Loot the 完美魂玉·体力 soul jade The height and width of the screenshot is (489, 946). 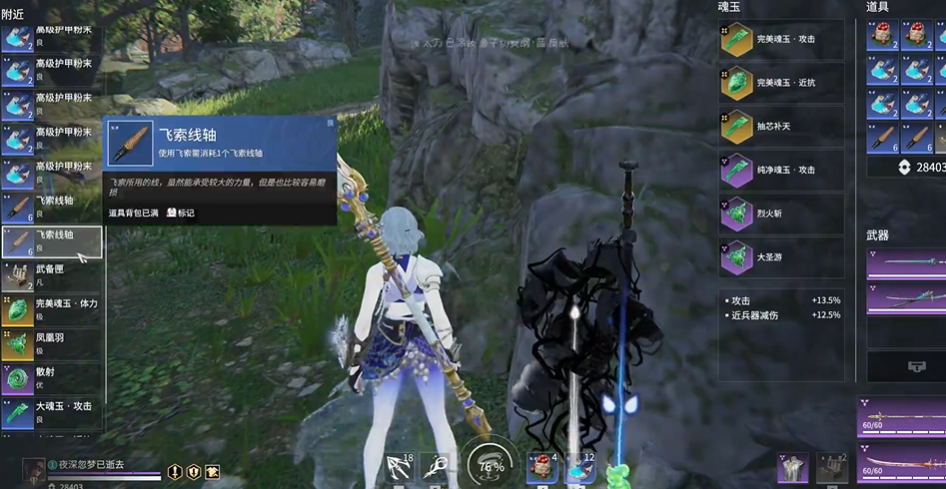[52, 310]
